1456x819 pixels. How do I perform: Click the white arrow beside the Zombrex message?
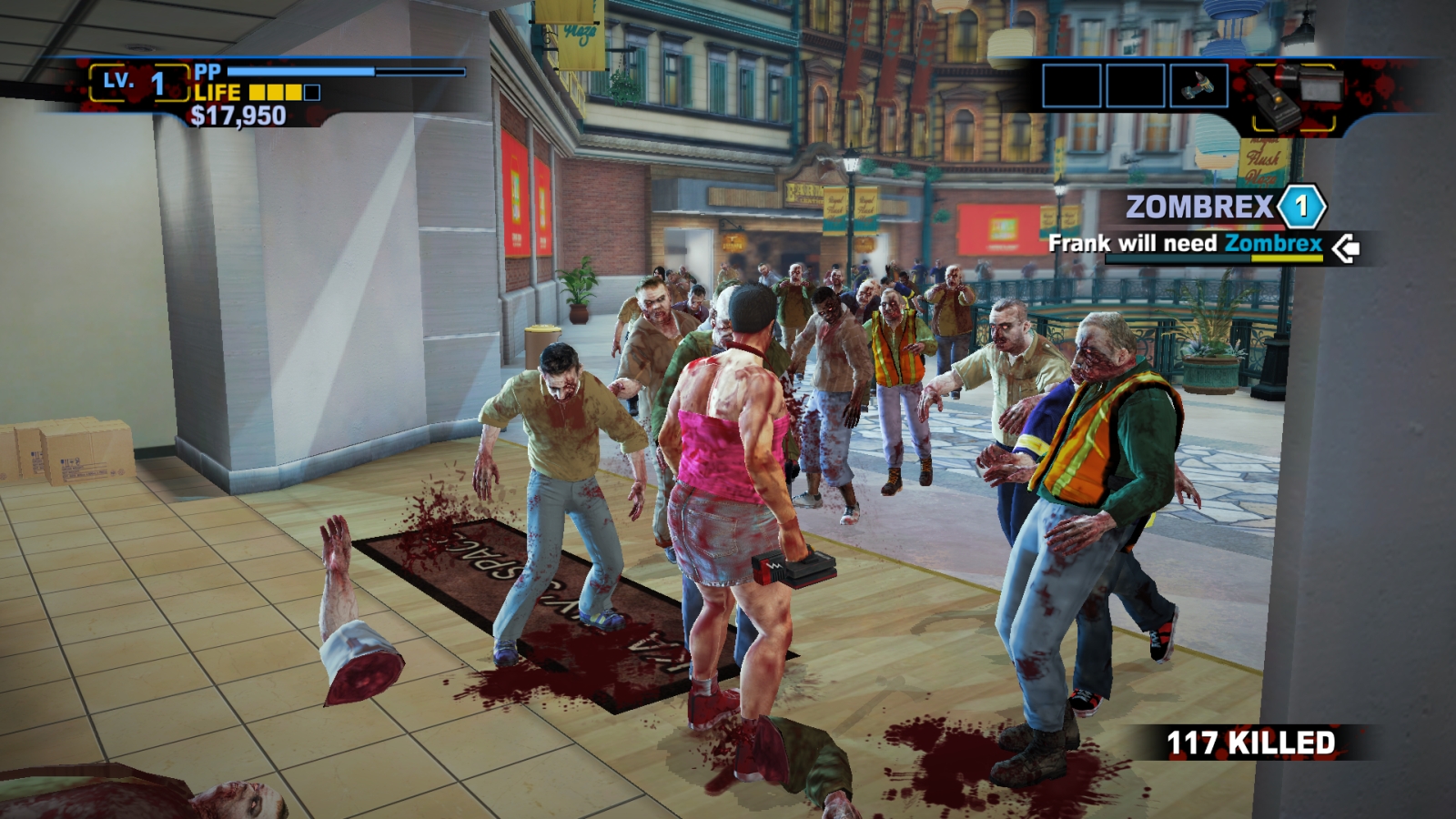[x=1345, y=248]
